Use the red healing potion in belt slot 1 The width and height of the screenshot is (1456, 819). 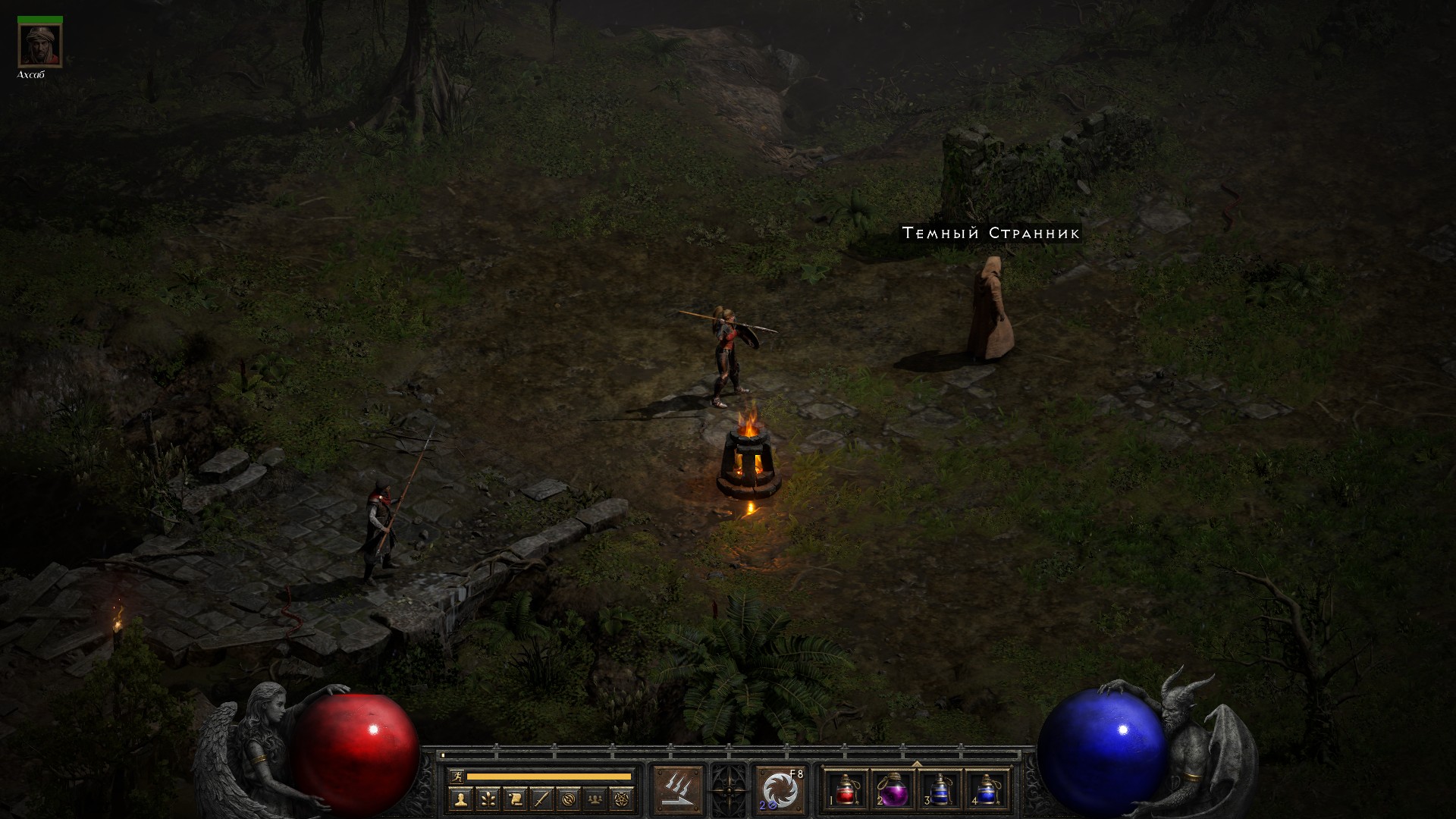[846, 790]
